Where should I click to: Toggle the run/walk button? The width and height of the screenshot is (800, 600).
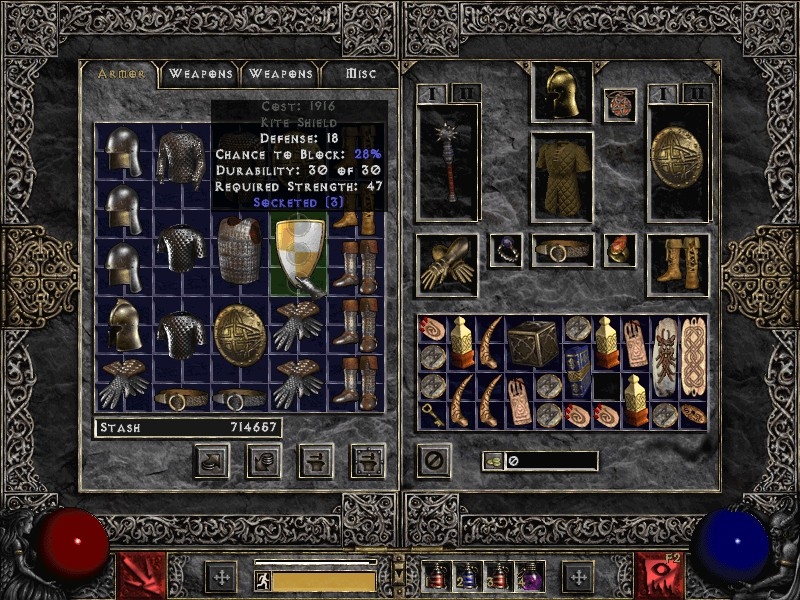pos(263,581)
